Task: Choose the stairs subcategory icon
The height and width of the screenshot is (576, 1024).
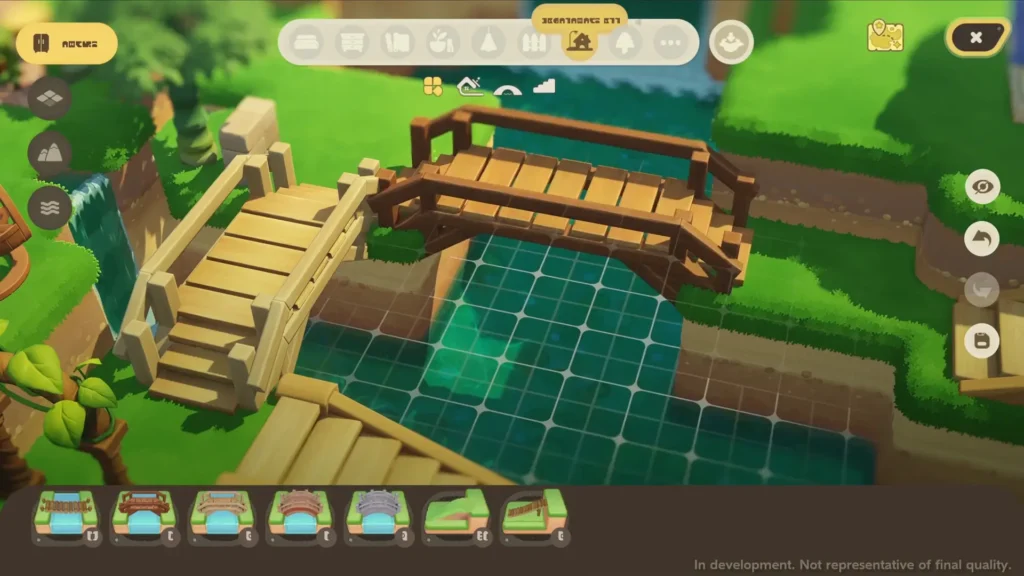Action: 544,87
